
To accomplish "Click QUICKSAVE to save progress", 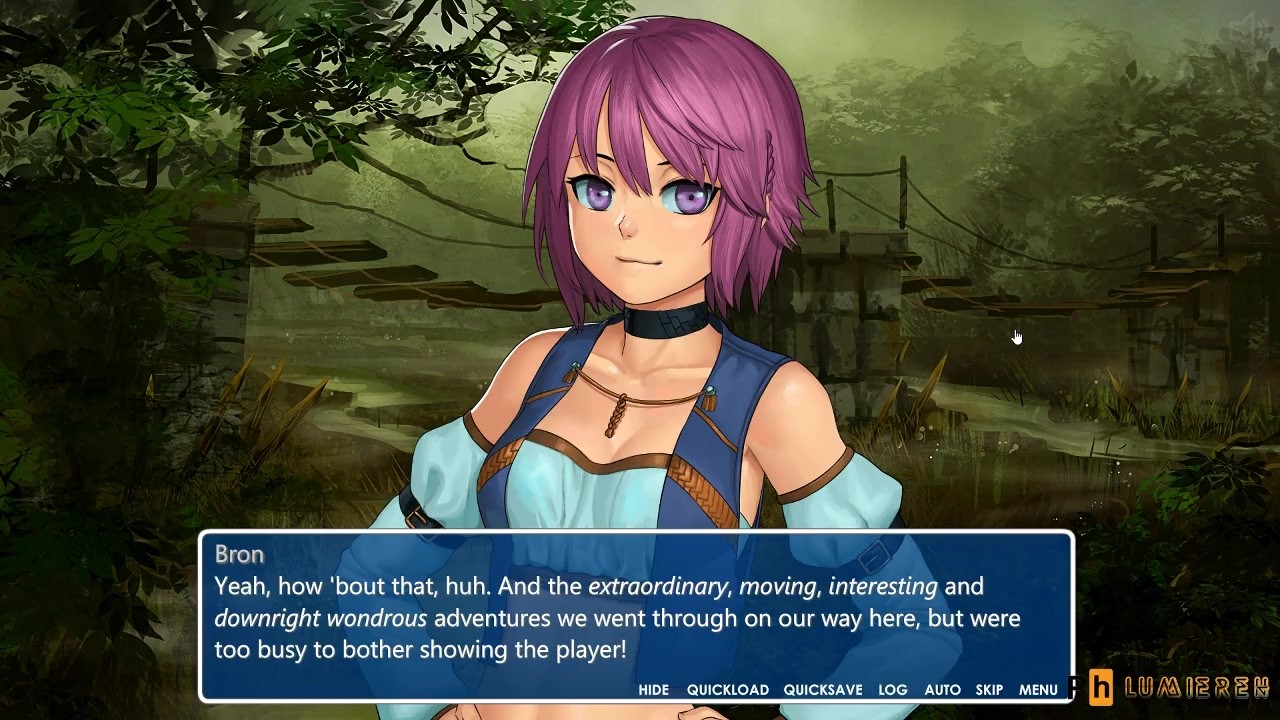I will [x=822, y=689].
